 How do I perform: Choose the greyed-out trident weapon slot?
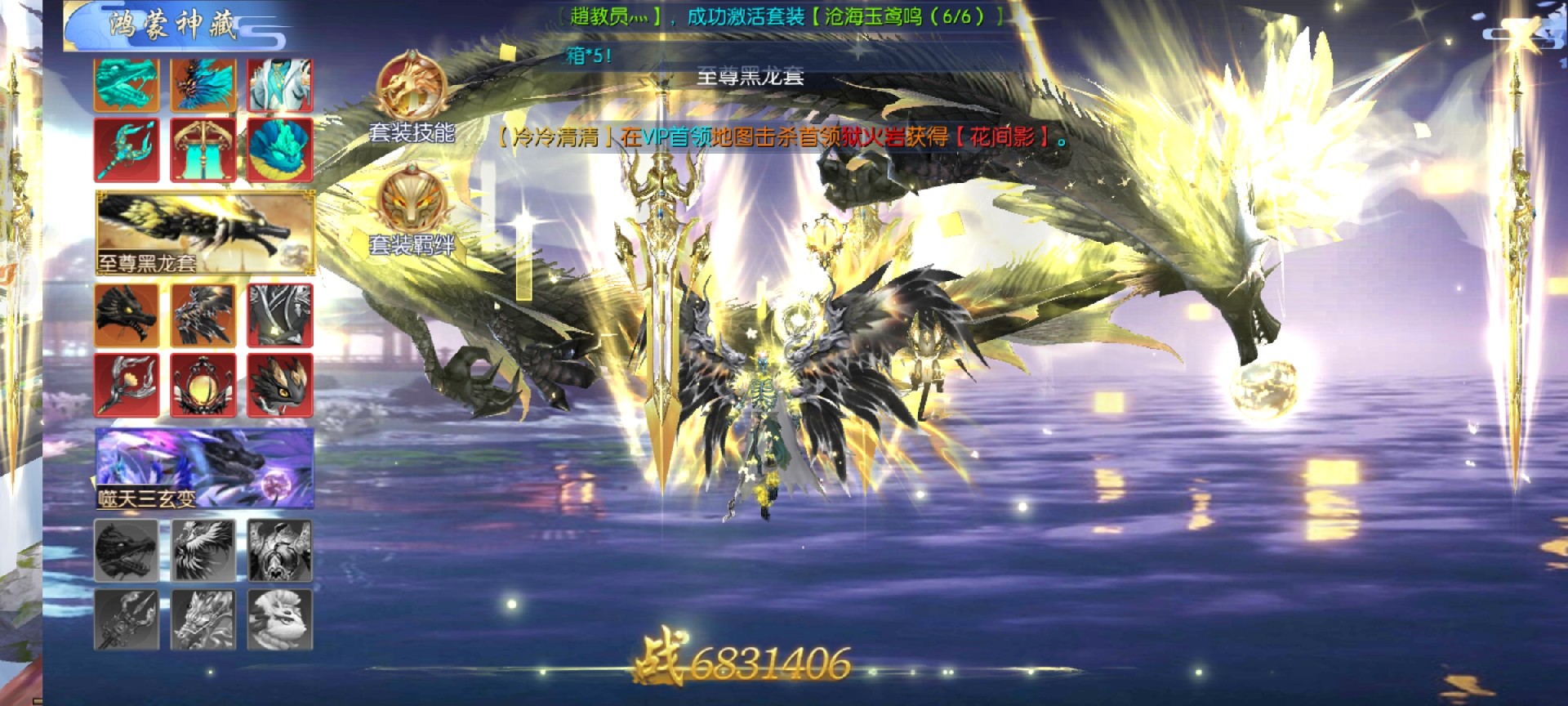pos(127,619)
